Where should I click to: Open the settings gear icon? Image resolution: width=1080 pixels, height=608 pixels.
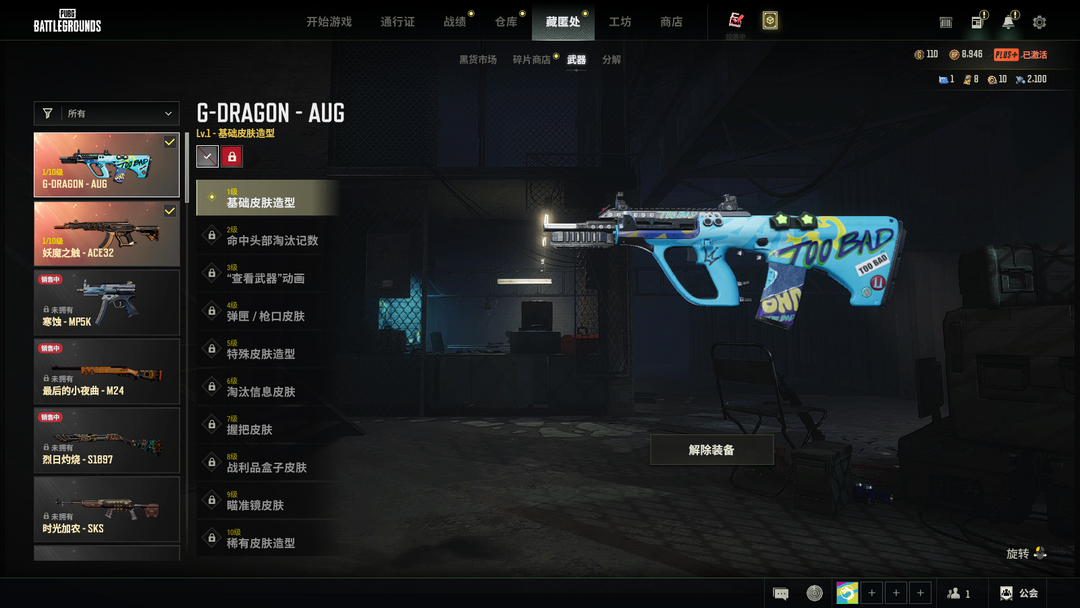[x=1039, y=22]
